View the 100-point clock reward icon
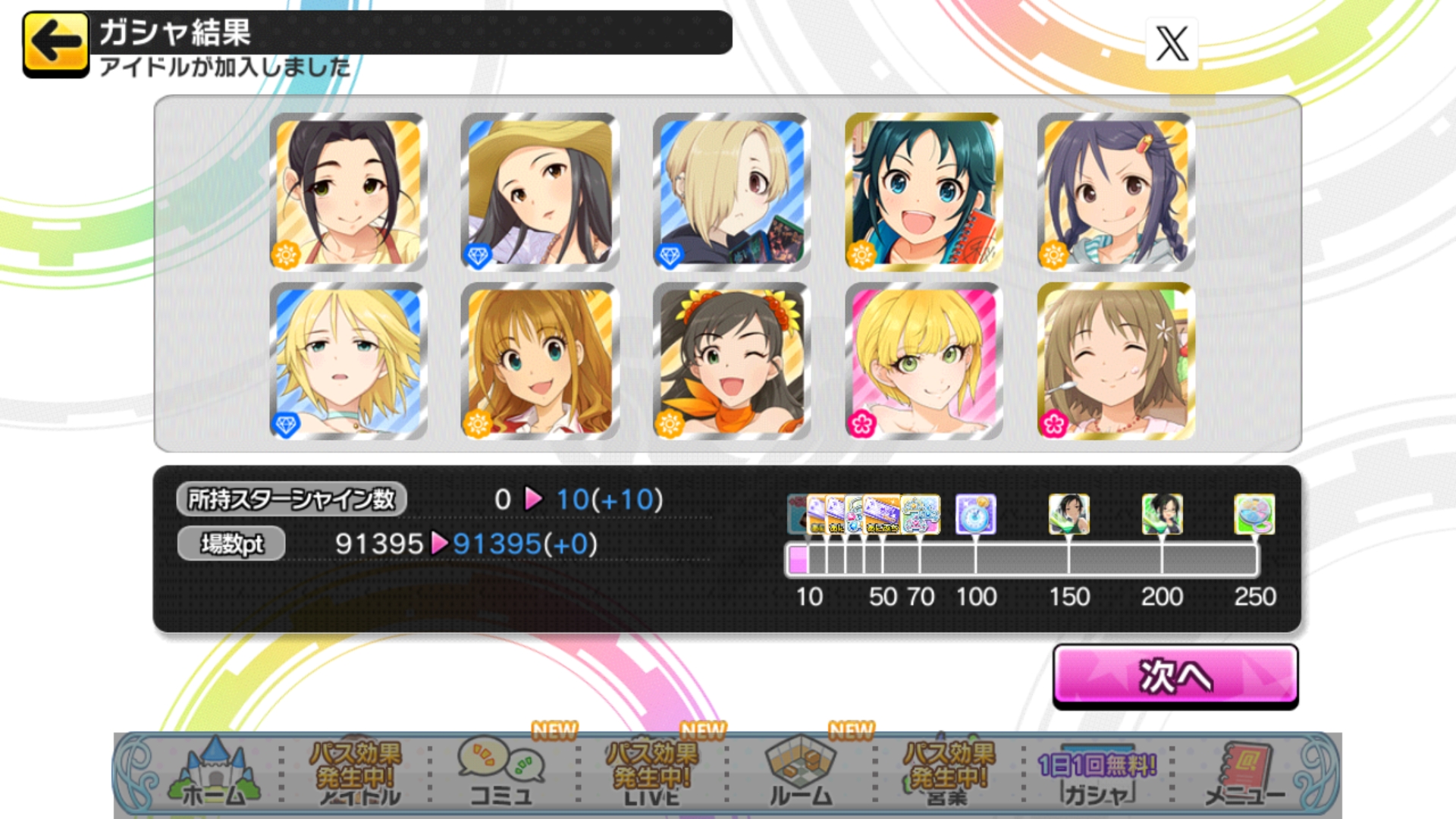 click(975, 515)
